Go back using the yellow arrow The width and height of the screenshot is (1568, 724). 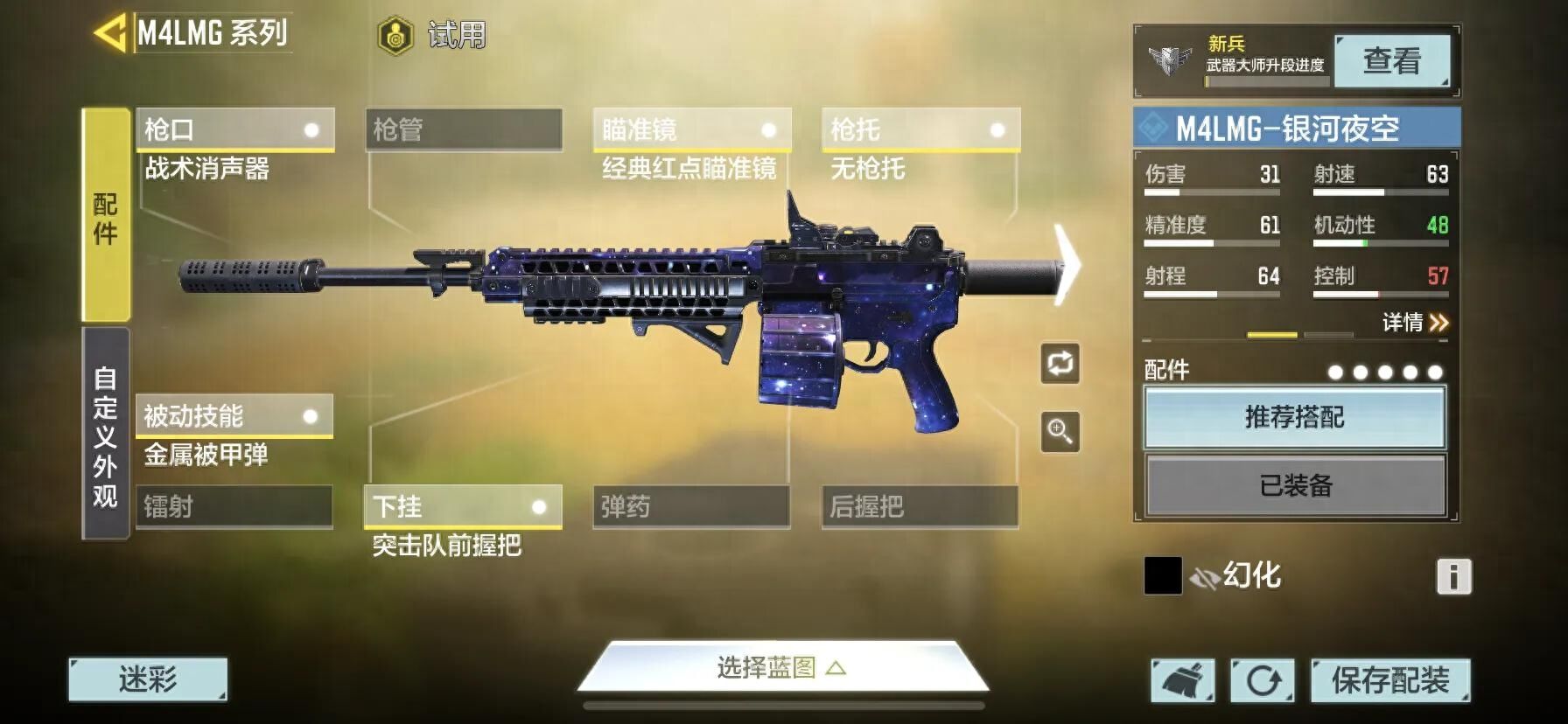110,34
